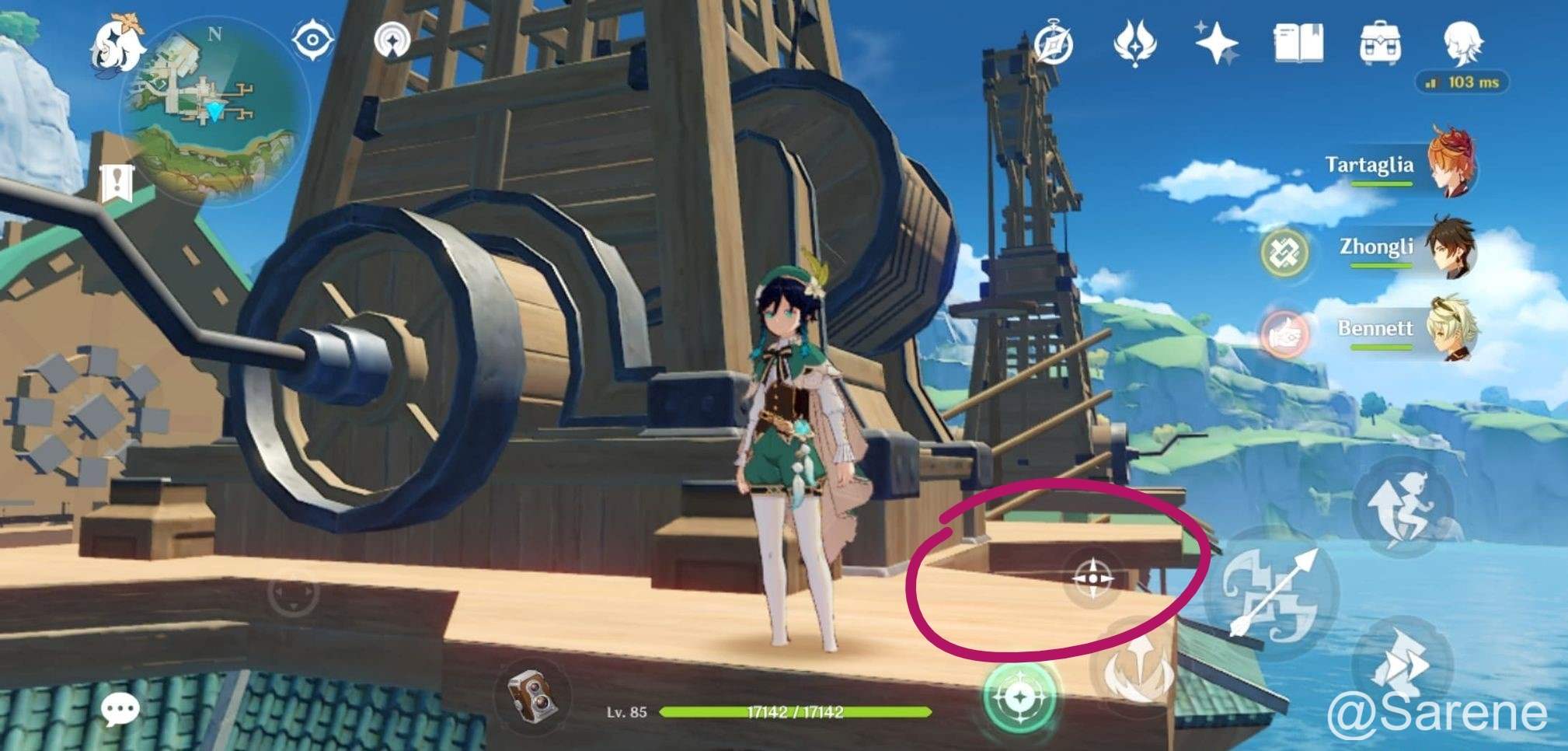
Task: Tap the jump button
Action: [x=1402, y=507]
